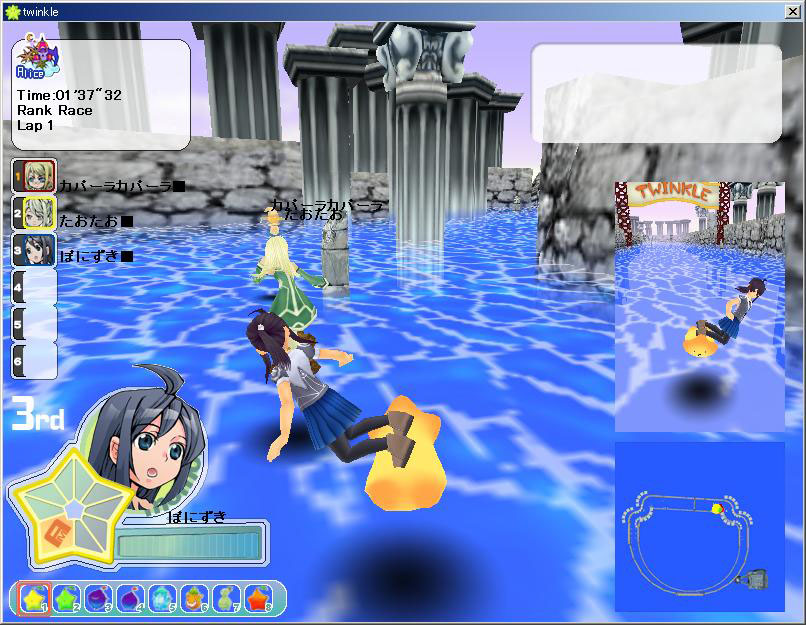Select the red star item in slot 8
This screenshot has height=625, width=806.
pyautogui.click(x=258, y=598)
